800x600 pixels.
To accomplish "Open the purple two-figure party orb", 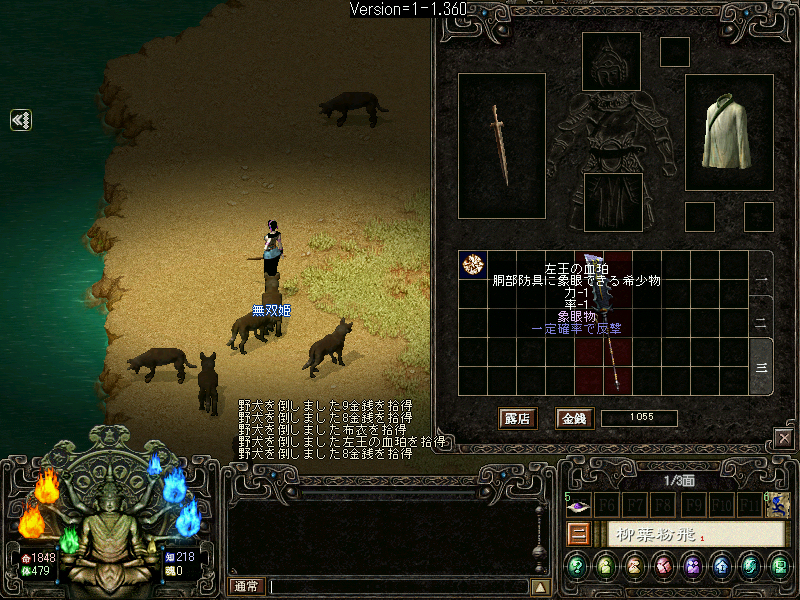I will 692,567.
